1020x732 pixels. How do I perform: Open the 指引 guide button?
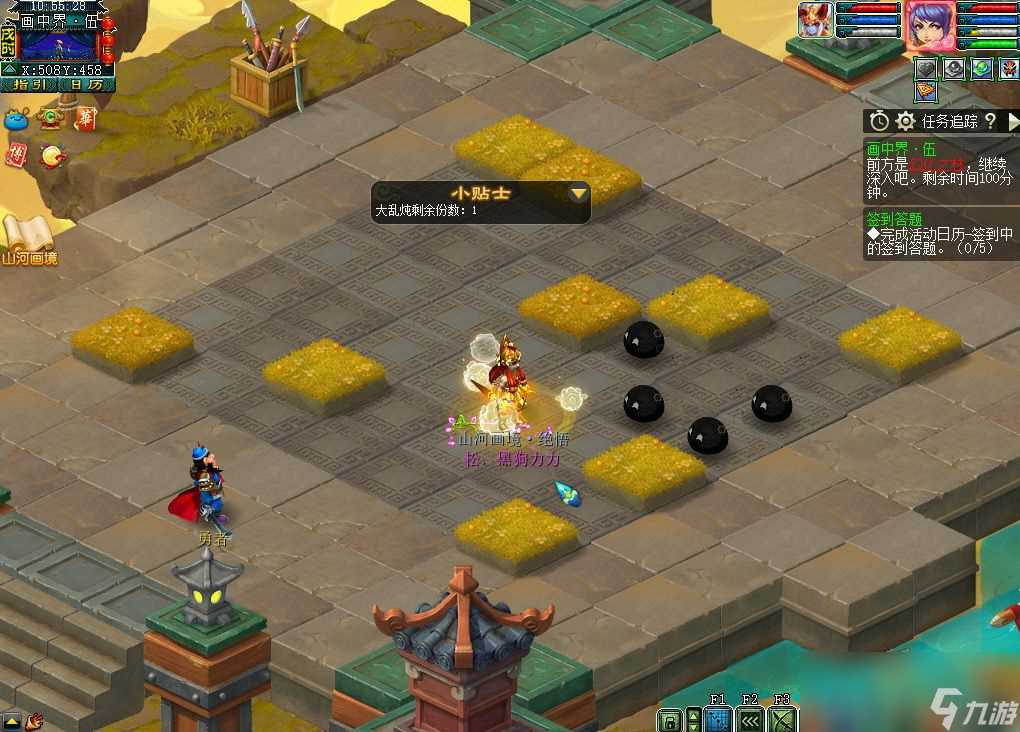tap(29, 85)
